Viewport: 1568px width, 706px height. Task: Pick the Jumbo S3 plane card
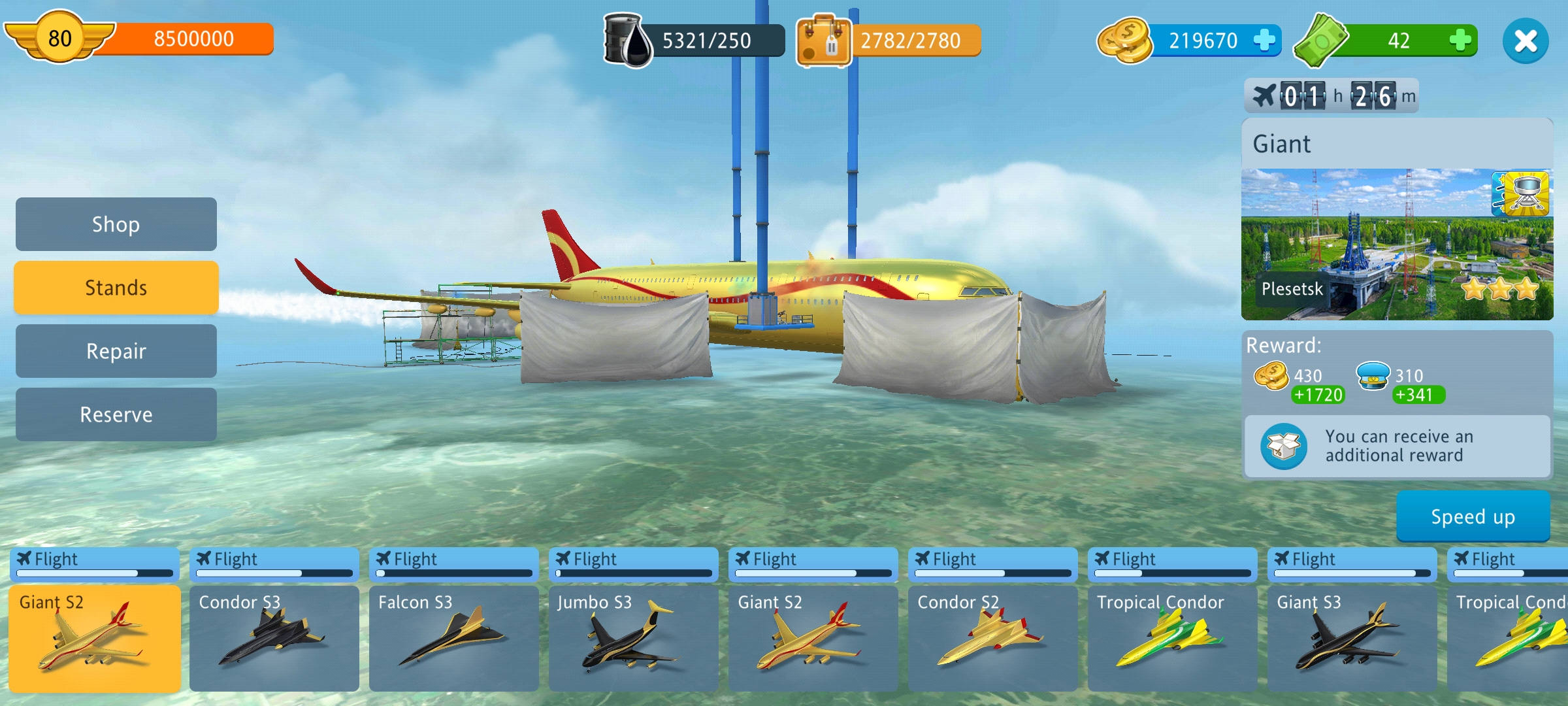coord(634,637)
